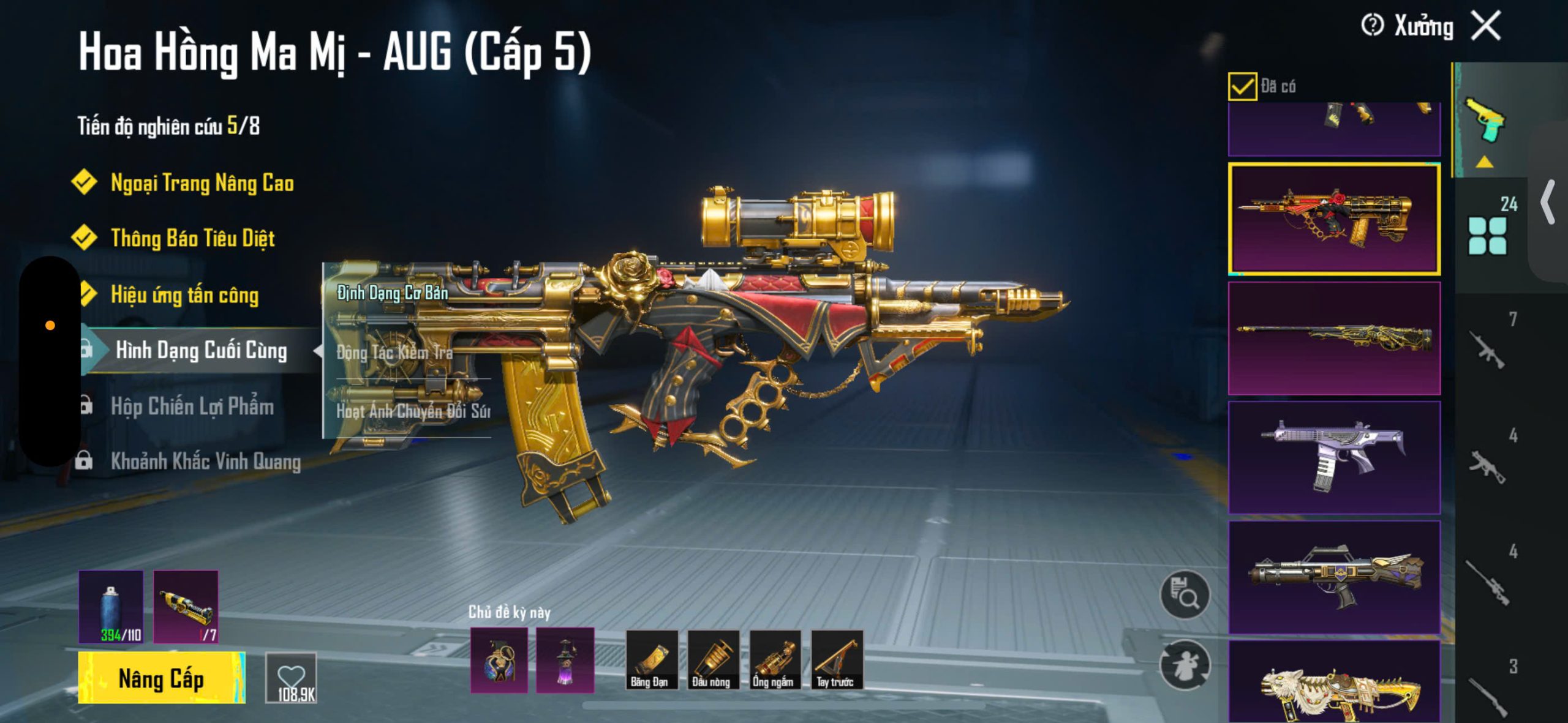Image resolution: width=1568 pixels, height=723 pixels.
Task: Select Ngoại Trang Nâng Cao research stage
Action: (202, 183)
